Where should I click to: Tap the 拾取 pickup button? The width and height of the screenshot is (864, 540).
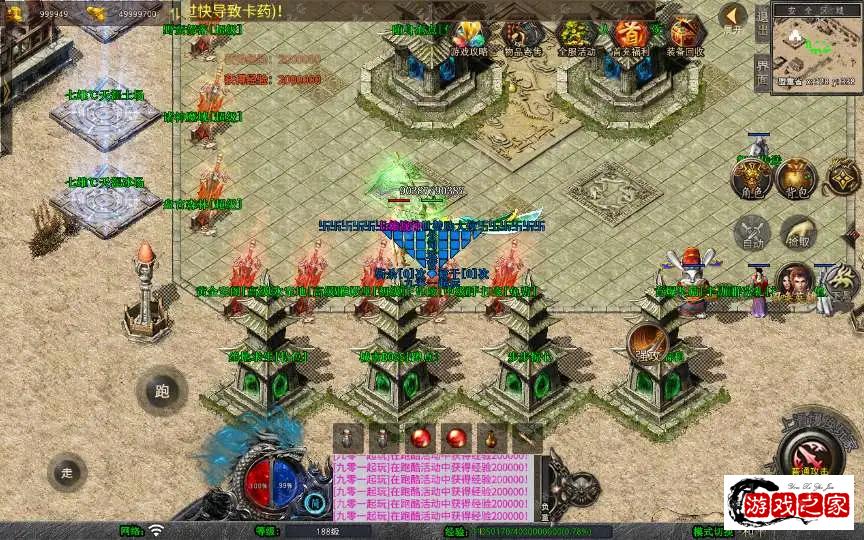[799, 233]
